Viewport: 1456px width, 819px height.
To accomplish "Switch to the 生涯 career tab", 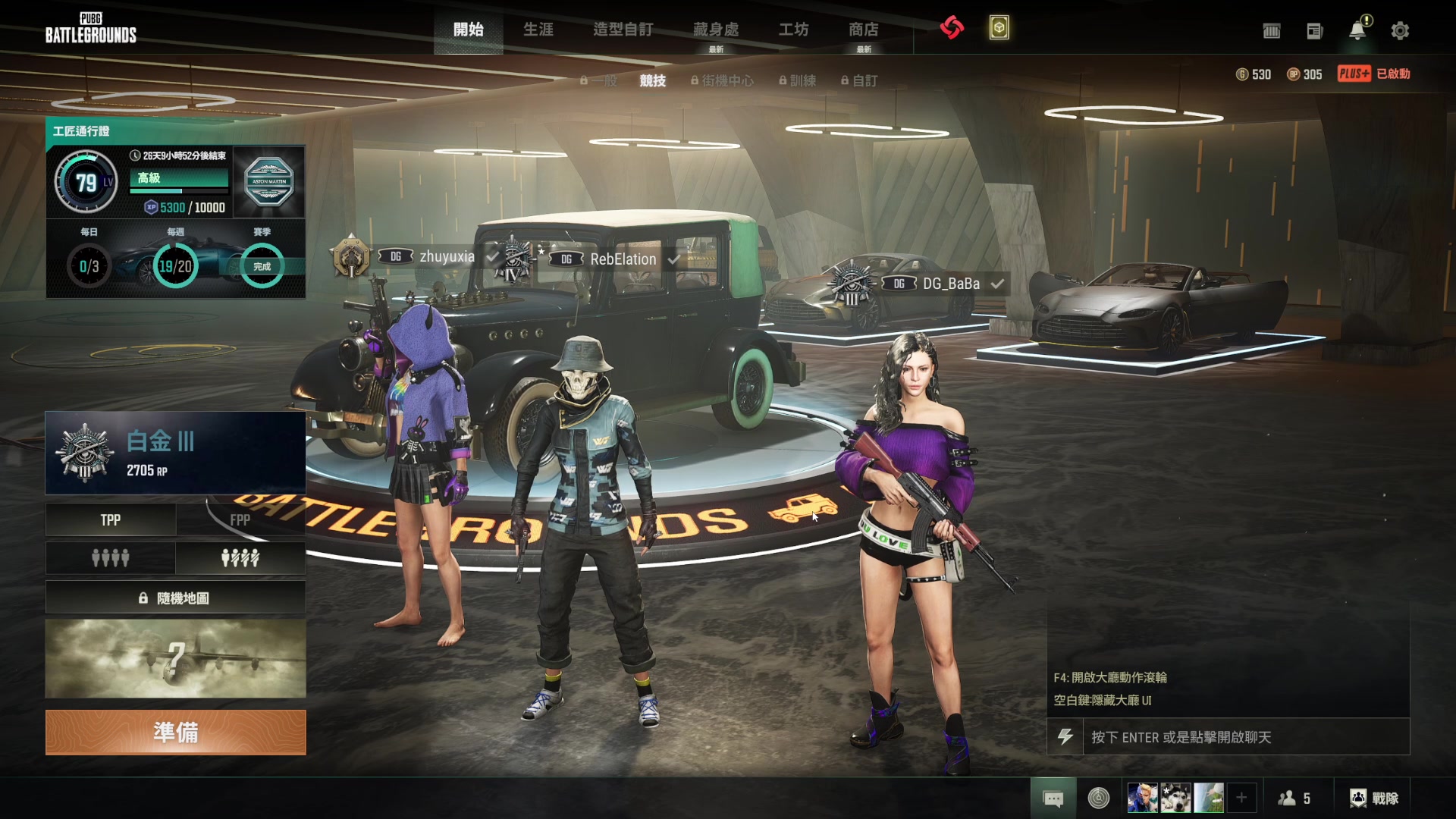I will point(538,30).
